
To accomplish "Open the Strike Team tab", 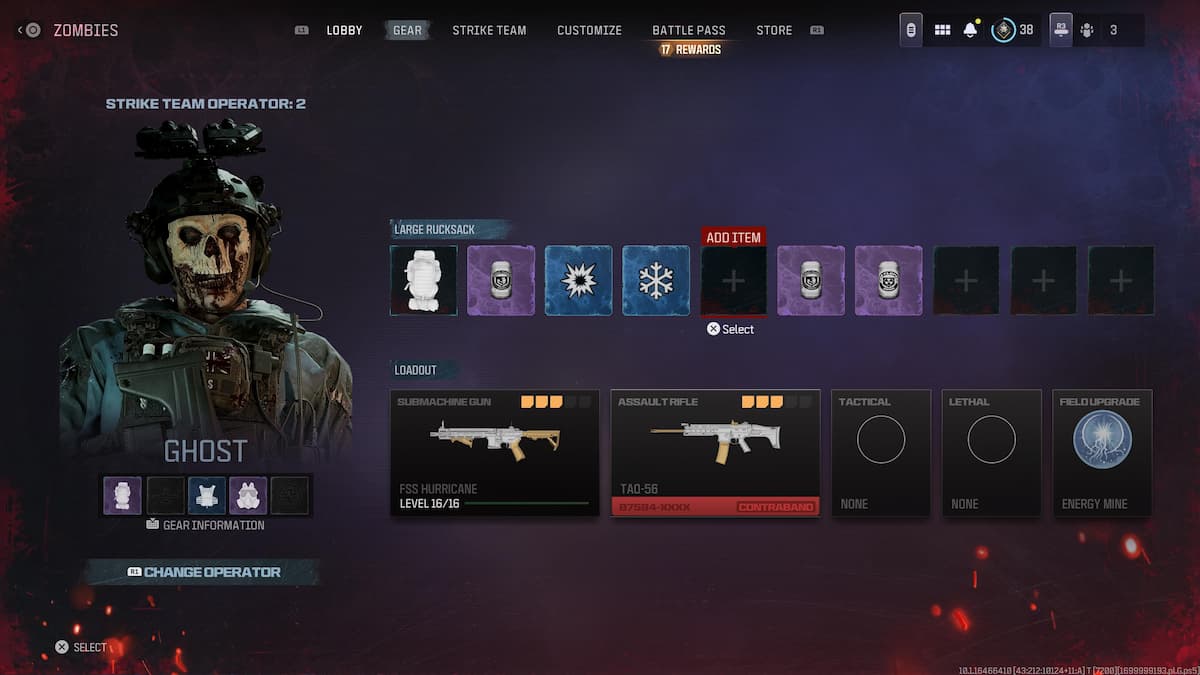I will click(x=489, y=30).
